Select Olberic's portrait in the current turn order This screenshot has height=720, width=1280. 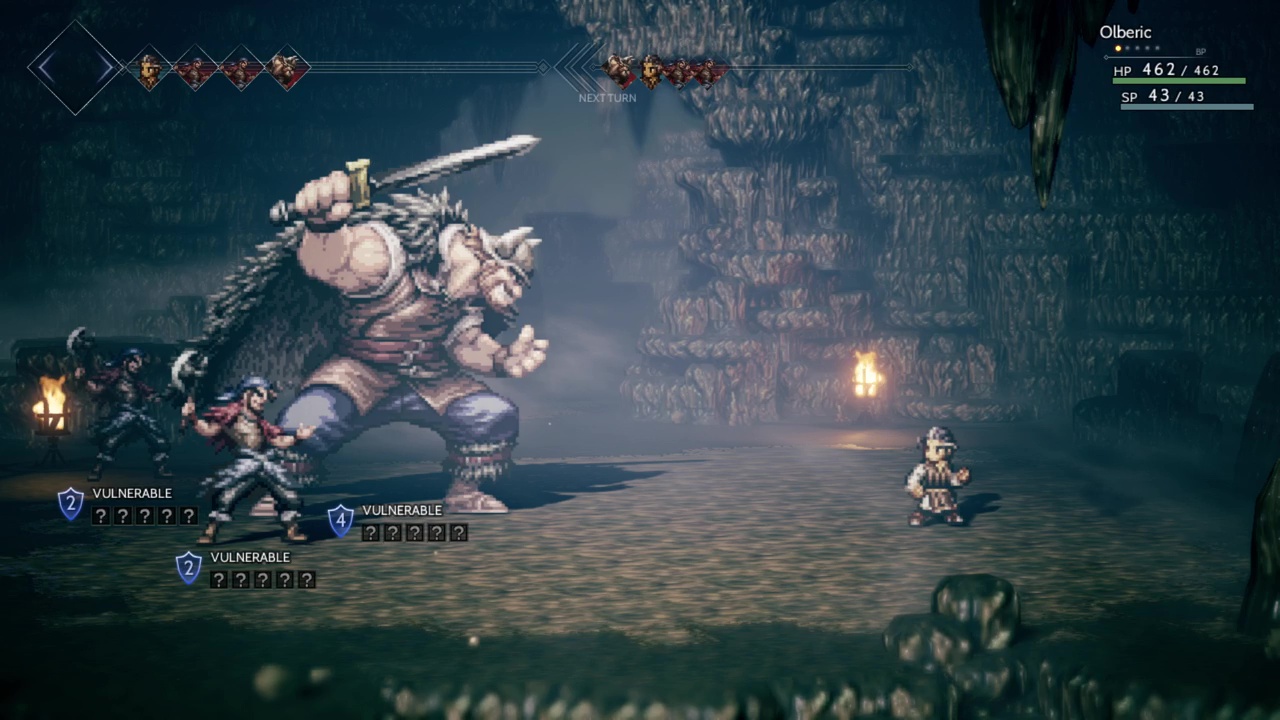click(x=149, y=69)
